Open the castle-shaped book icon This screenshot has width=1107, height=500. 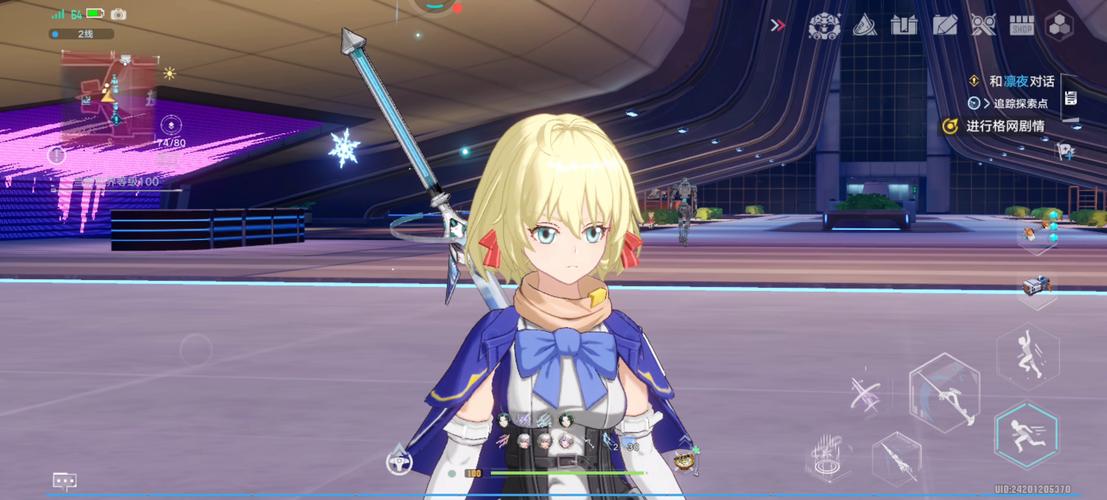tap(904, 26)
